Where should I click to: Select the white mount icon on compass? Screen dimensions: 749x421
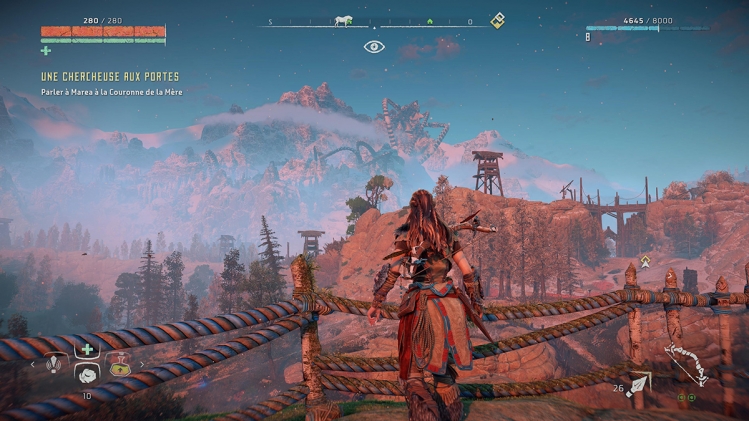[343, 20]
